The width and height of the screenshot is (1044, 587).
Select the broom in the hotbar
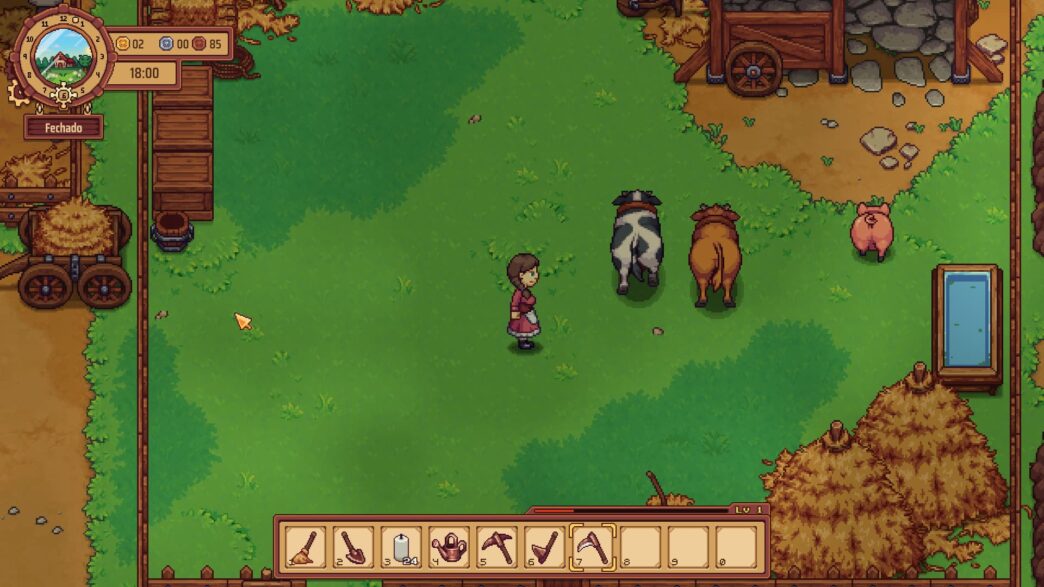coord(304,546)
